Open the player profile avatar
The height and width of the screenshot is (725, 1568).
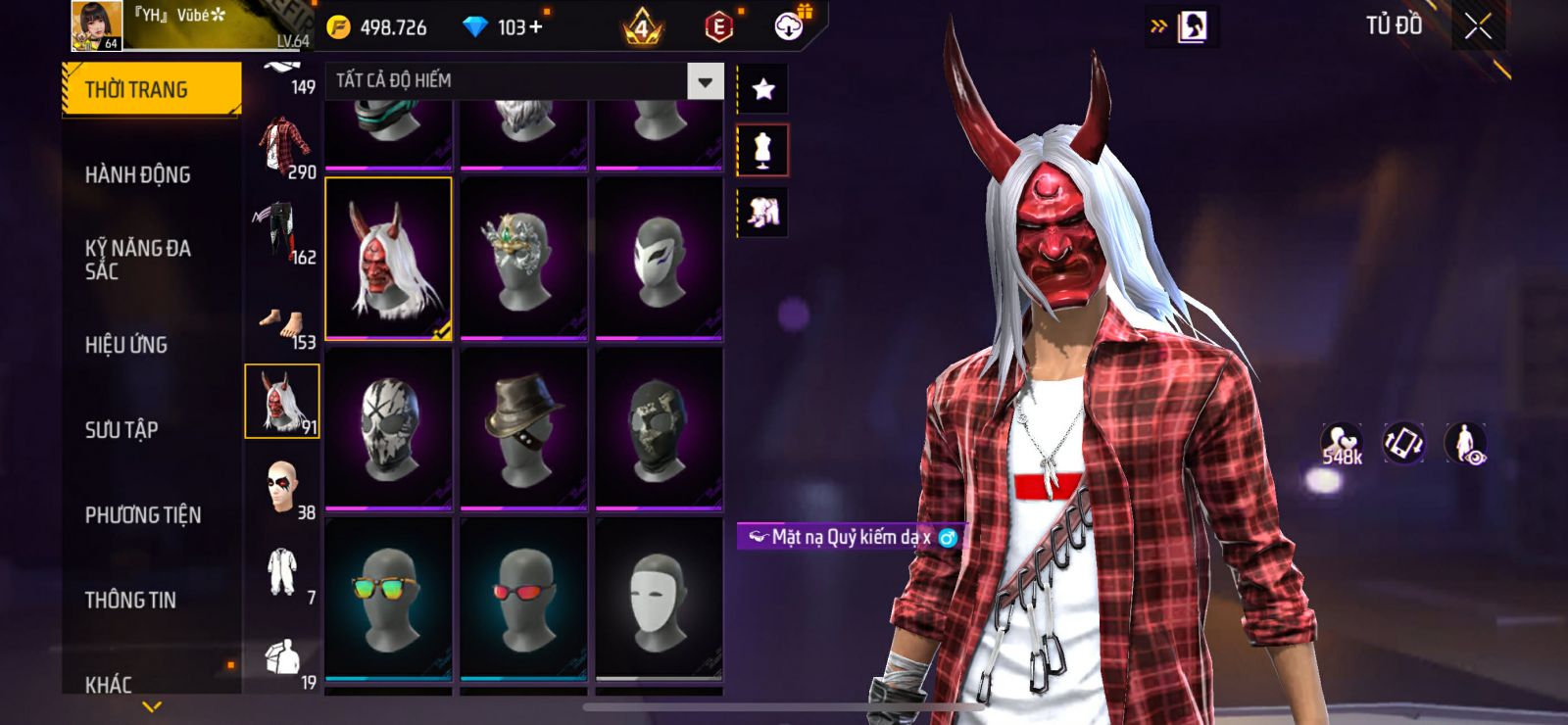[x=96, y=25]
